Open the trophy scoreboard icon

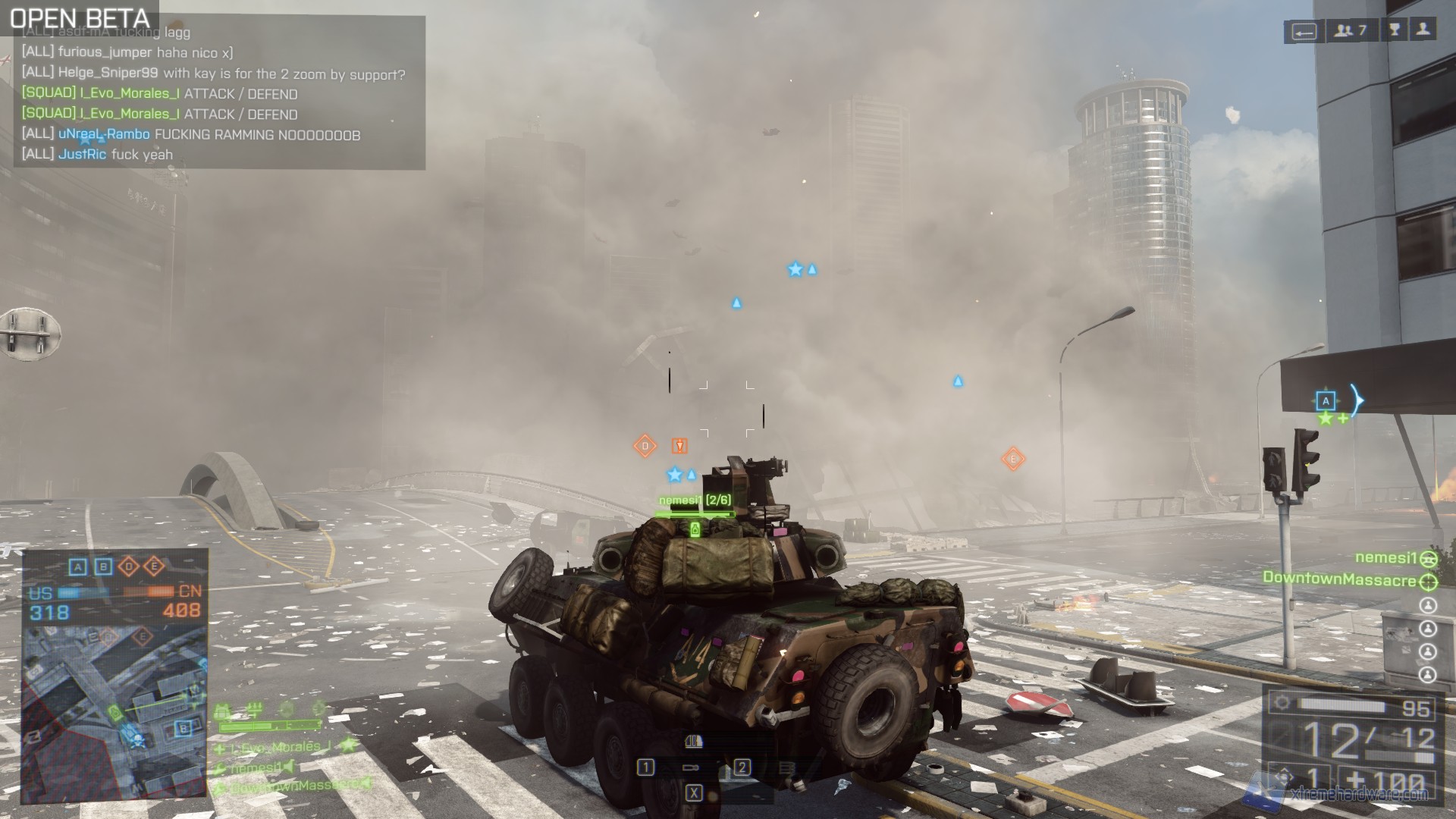1394,30
